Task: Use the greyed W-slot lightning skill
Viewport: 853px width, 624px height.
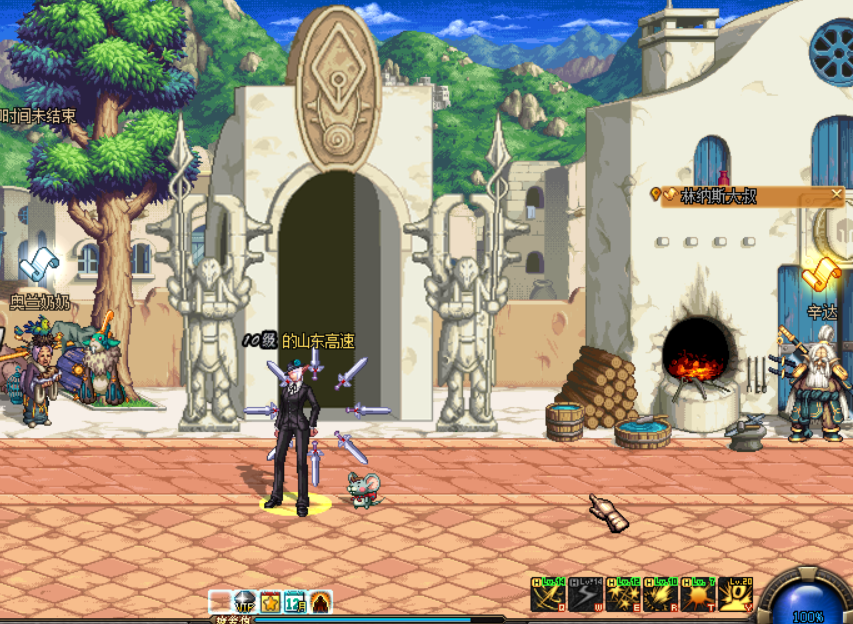Action: click(x=585, y=595)
